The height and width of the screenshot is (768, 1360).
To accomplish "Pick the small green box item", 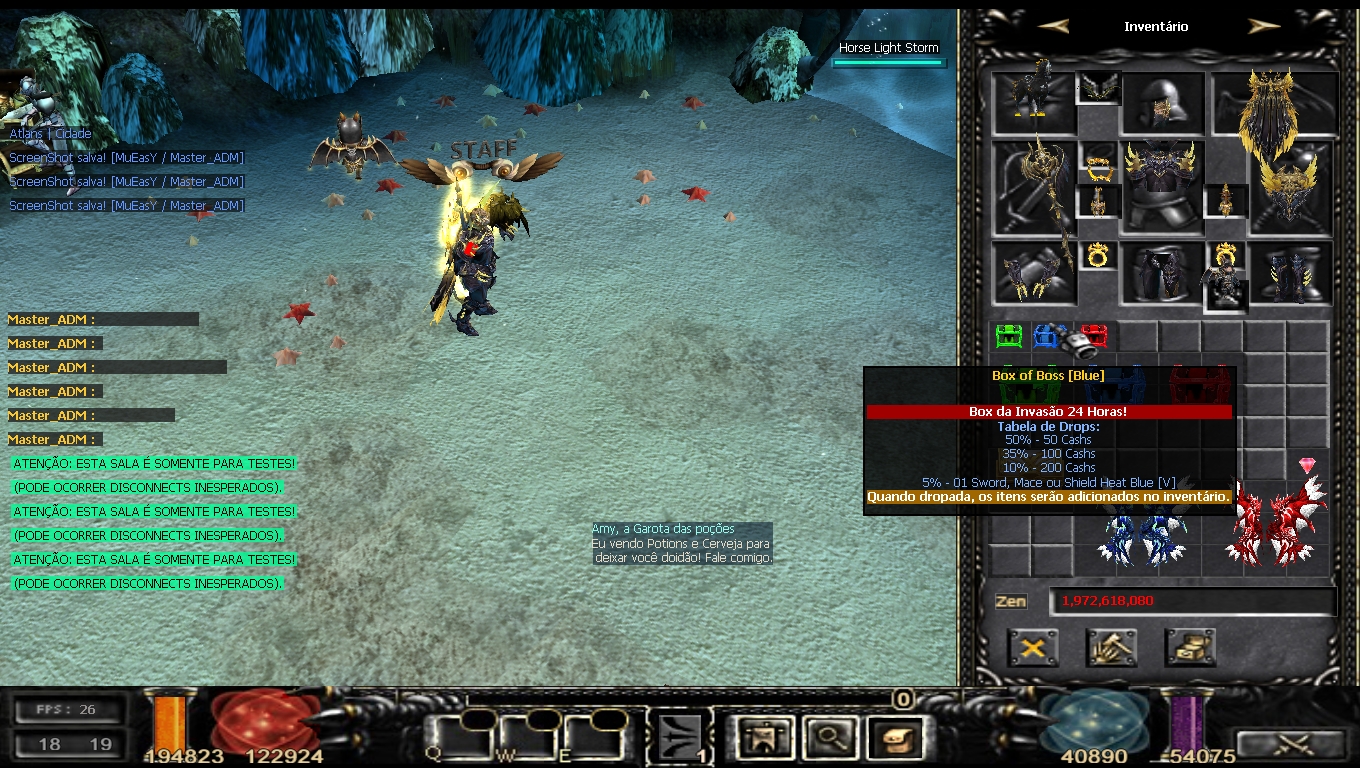I will (1009, 336).
